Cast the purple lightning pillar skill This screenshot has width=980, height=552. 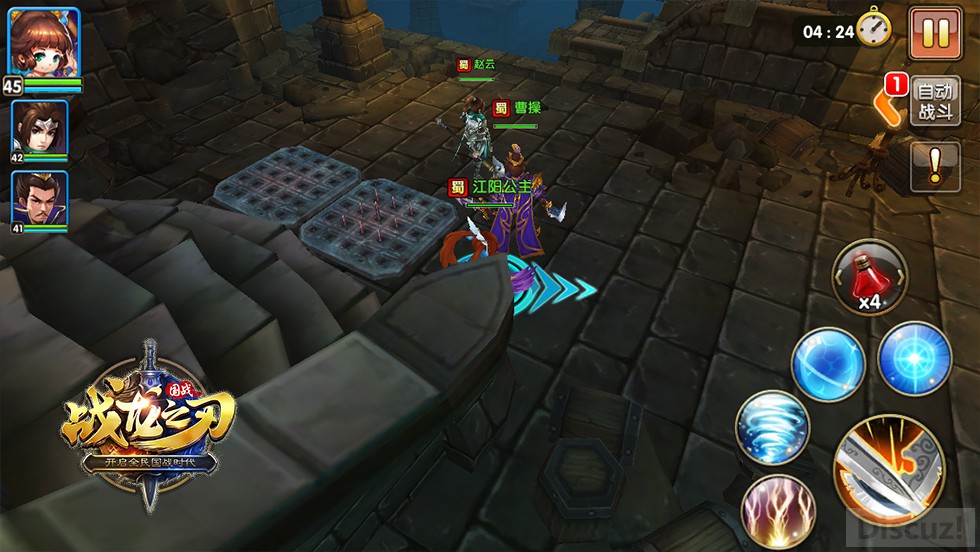pos(778,512)
